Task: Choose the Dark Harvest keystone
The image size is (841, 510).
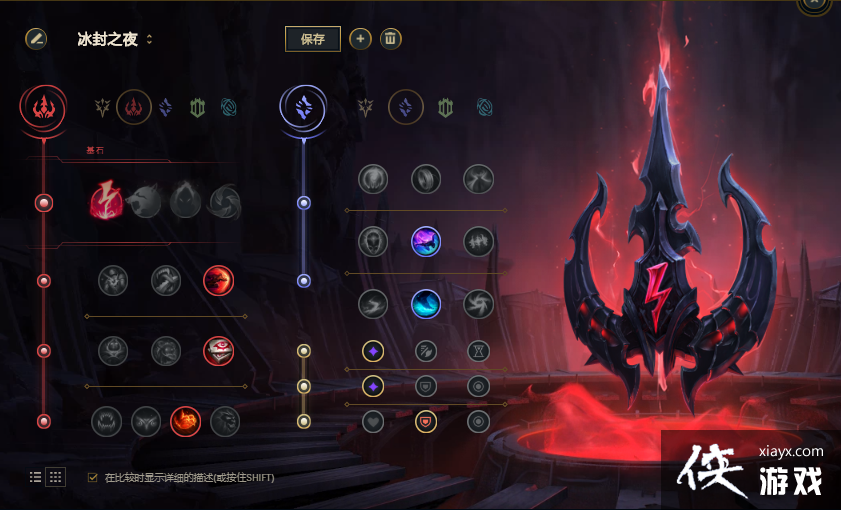Action: click(x=186, y=201)
